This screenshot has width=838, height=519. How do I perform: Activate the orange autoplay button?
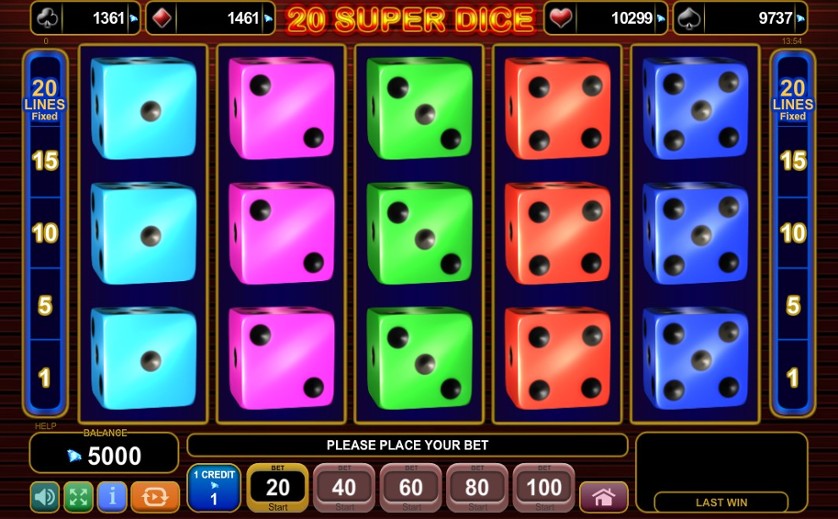tap(155, 496)
